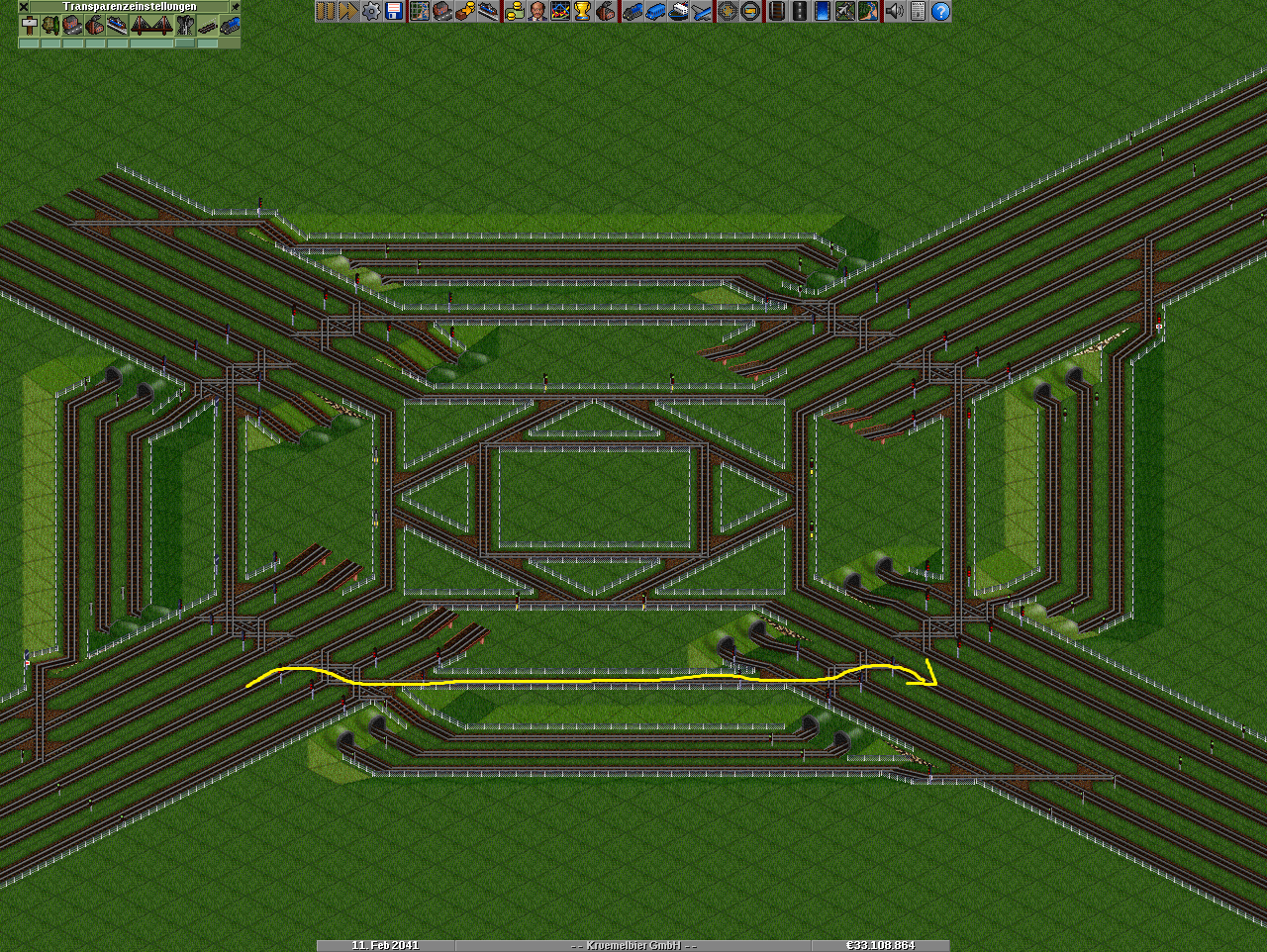Screen dimensions: 1267x952
Task: Open the map menu in the toolbar
Action: (x=419, y=11)
